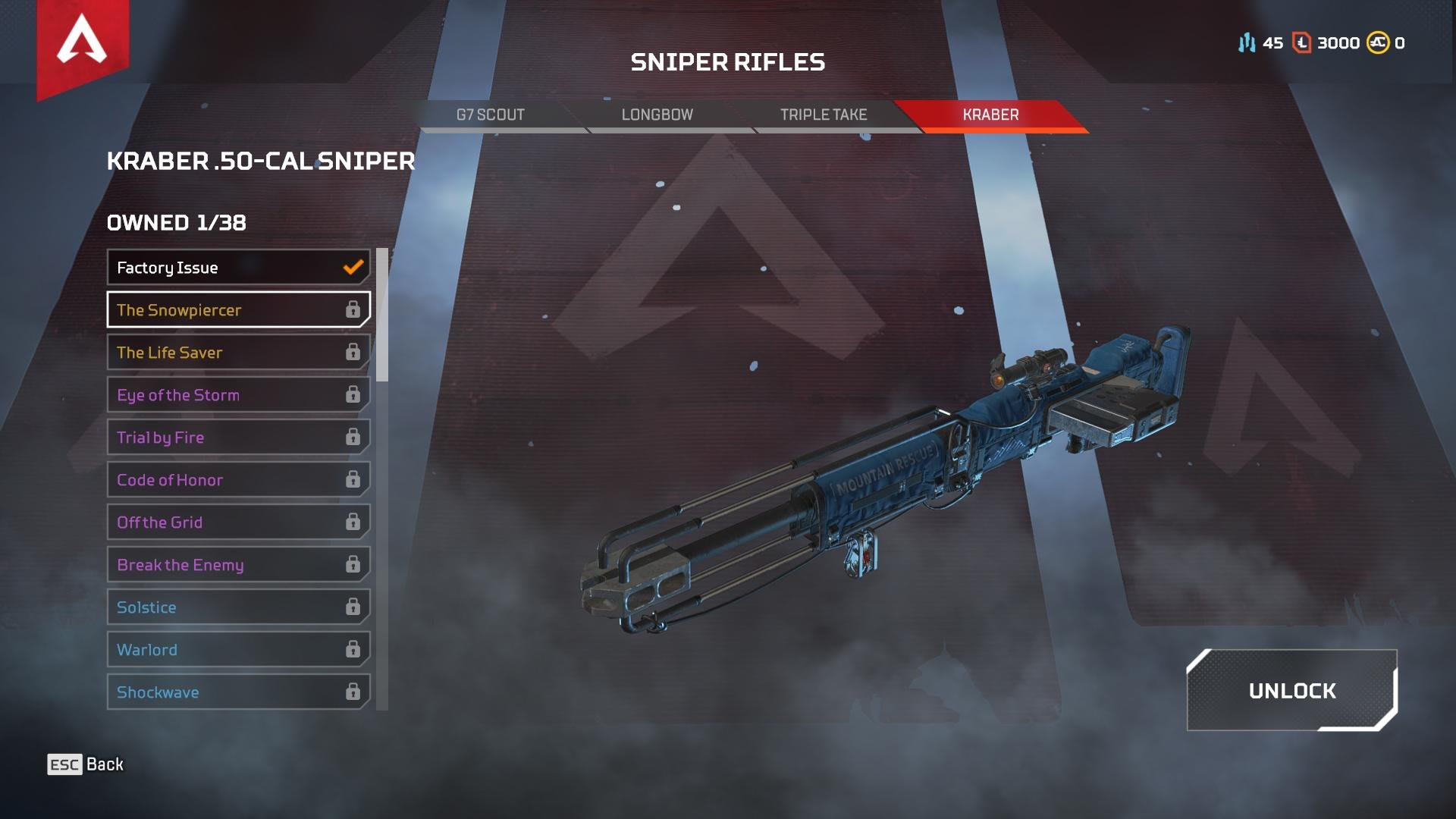
Task: Select the Eye of the Storm skin
Action: 238,395
